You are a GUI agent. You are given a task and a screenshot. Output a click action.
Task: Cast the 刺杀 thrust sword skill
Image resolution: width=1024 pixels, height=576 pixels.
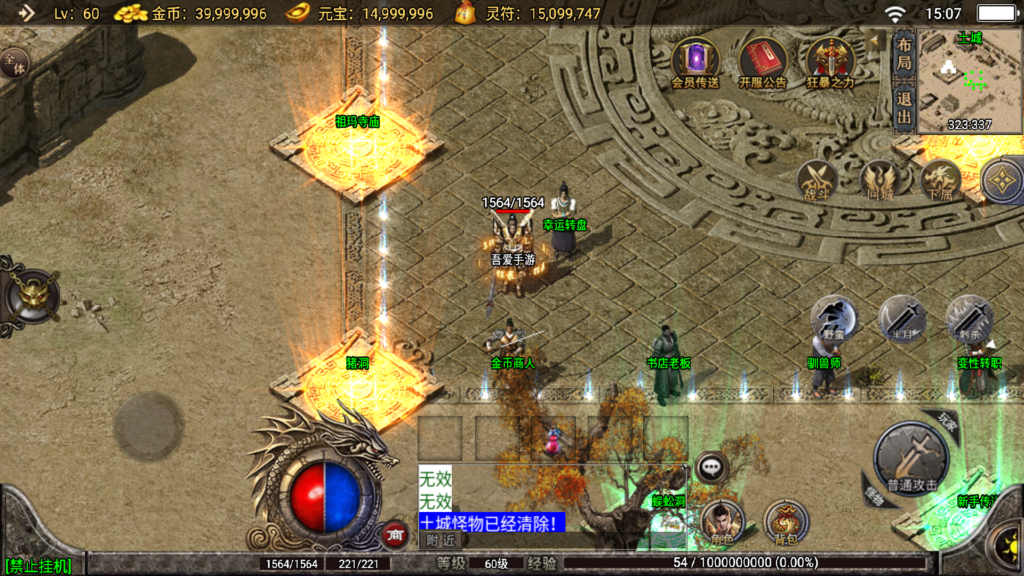(969, 318)
